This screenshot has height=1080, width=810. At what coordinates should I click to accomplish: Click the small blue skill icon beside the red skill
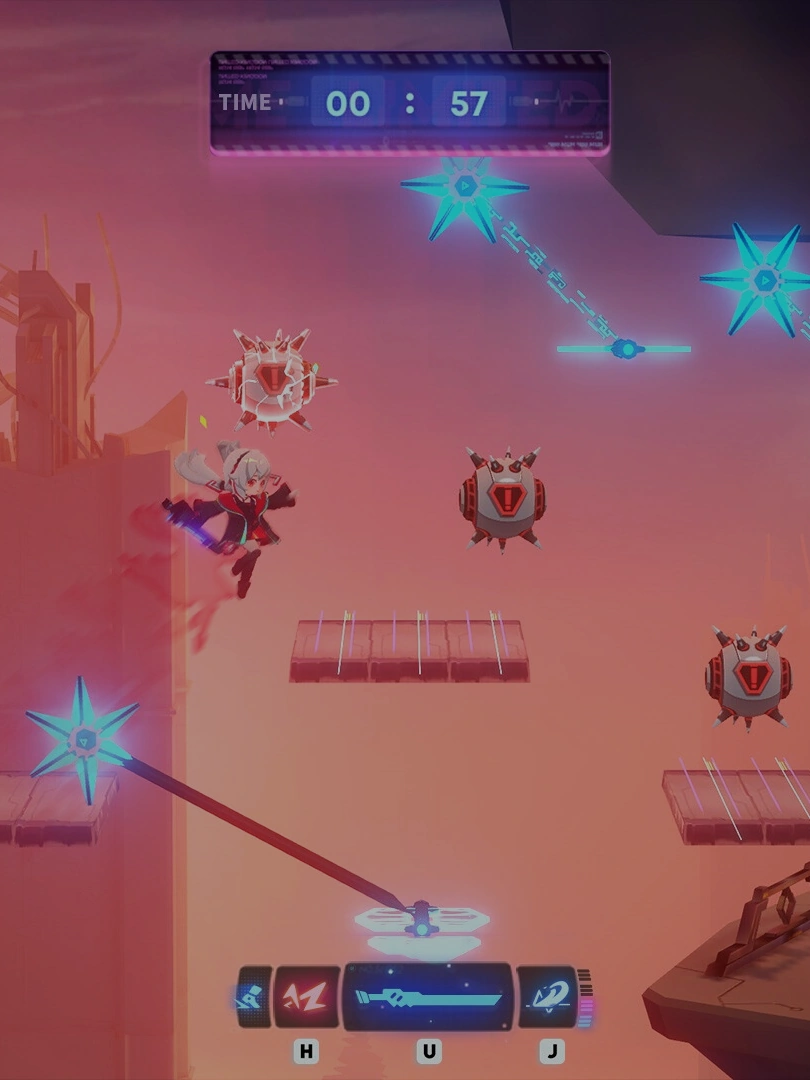253,997
